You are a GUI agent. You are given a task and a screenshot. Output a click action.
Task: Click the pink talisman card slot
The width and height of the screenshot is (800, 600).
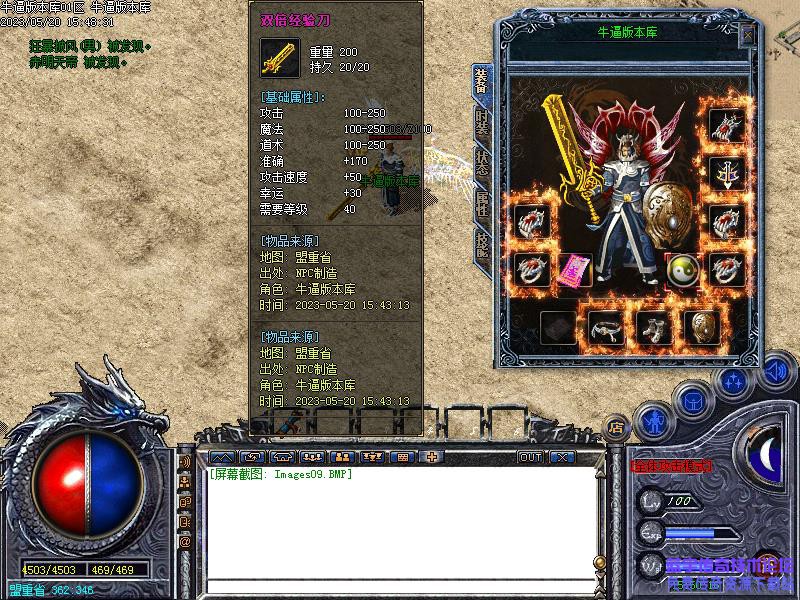click(574, 272)
